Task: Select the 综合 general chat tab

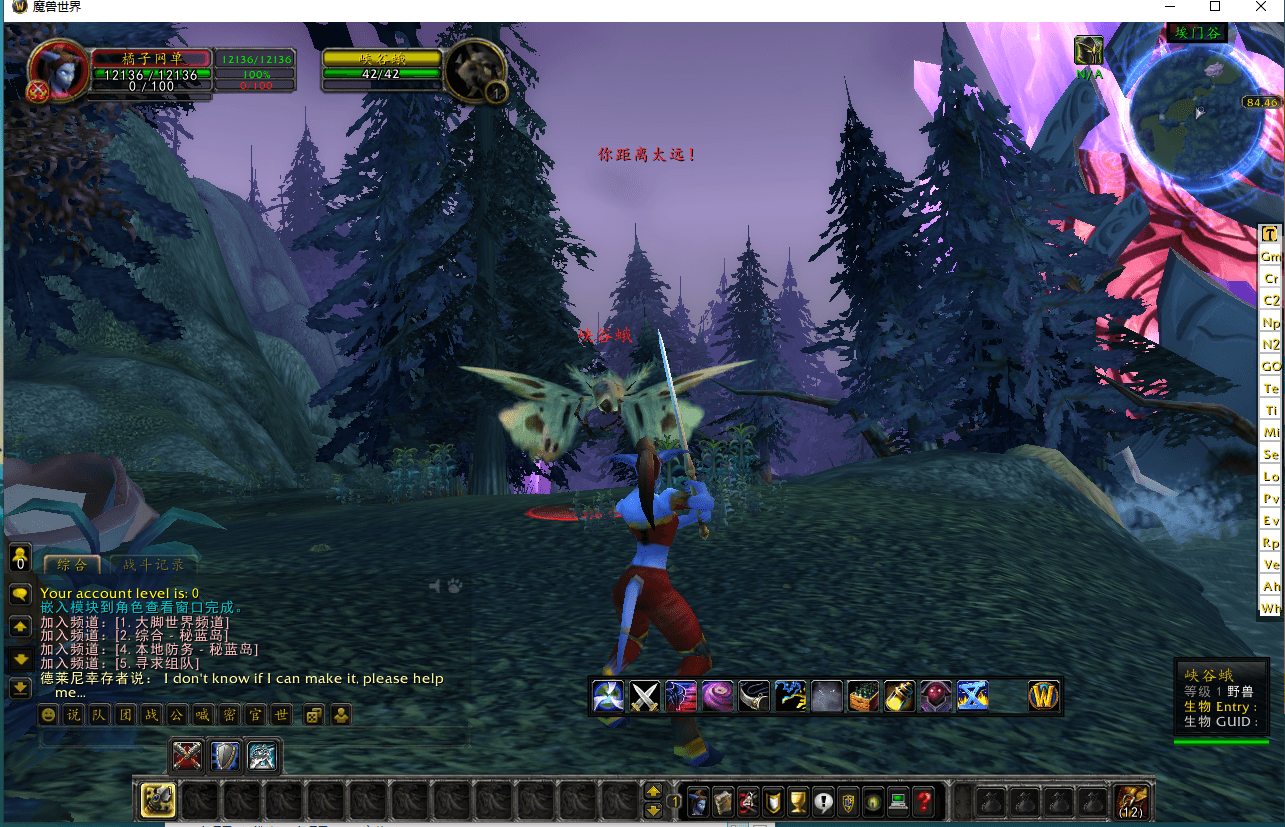Action: 72,565
